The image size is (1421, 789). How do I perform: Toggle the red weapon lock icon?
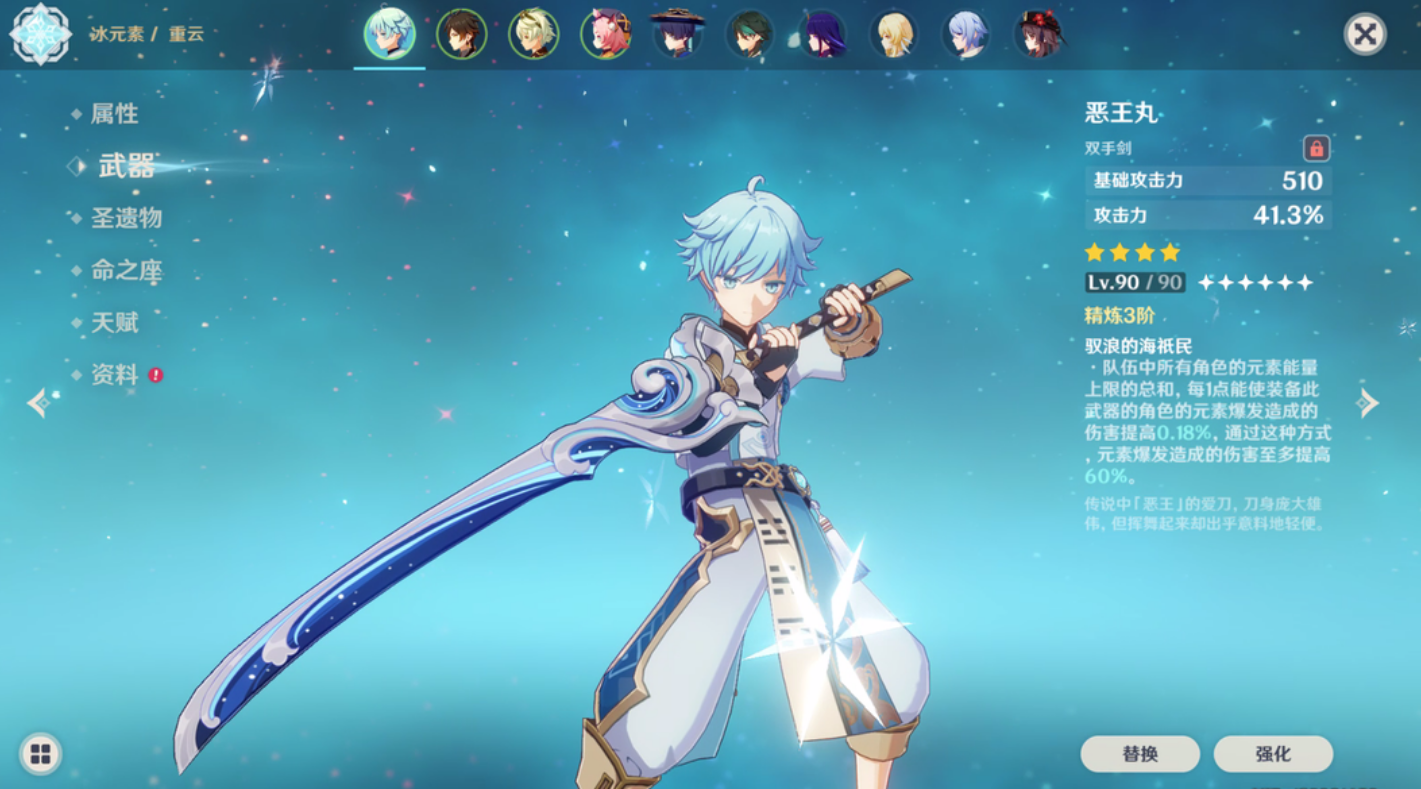[1316, 149]
